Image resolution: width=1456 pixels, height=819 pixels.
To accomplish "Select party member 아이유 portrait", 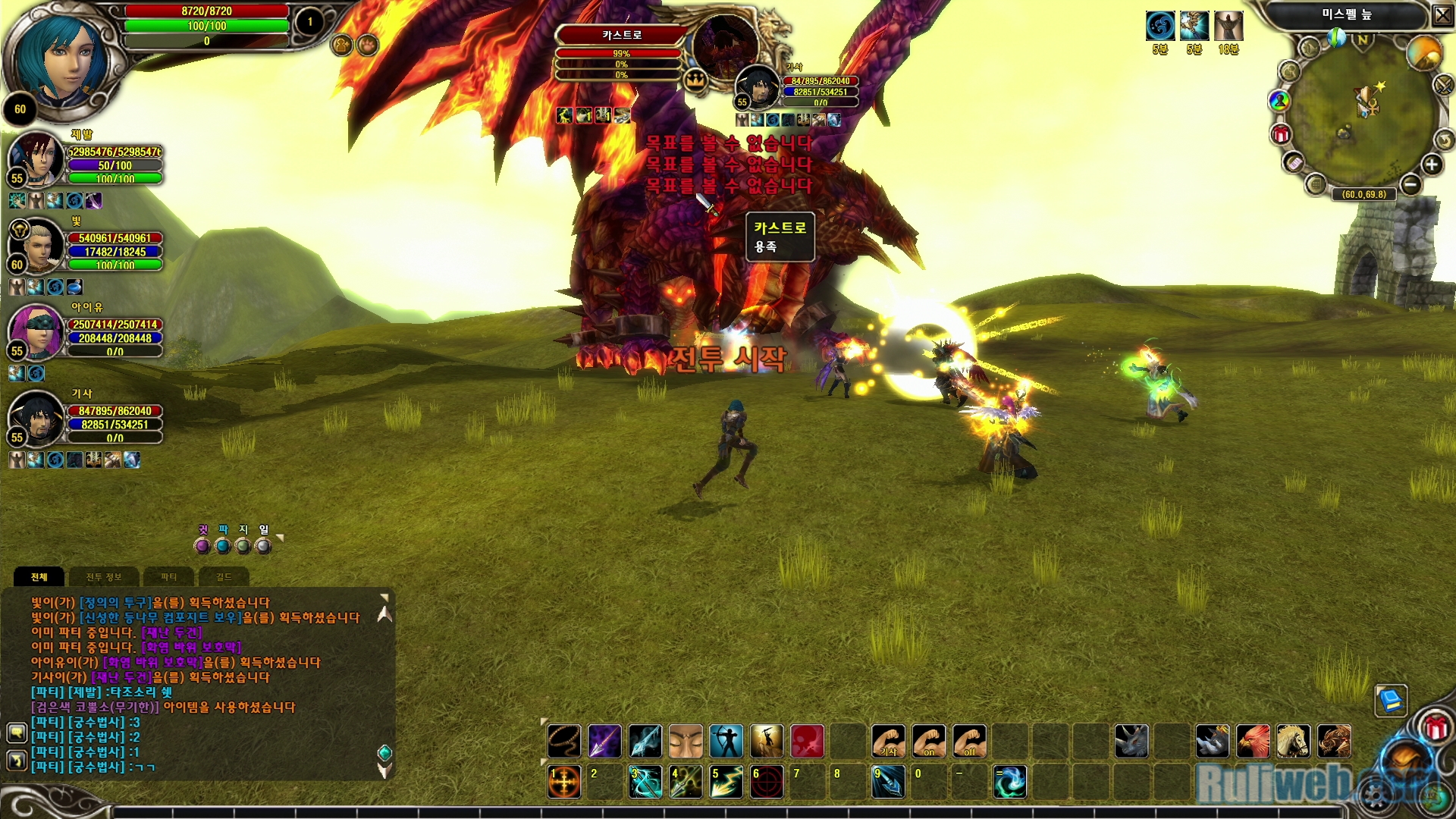I will coord(36,332).
